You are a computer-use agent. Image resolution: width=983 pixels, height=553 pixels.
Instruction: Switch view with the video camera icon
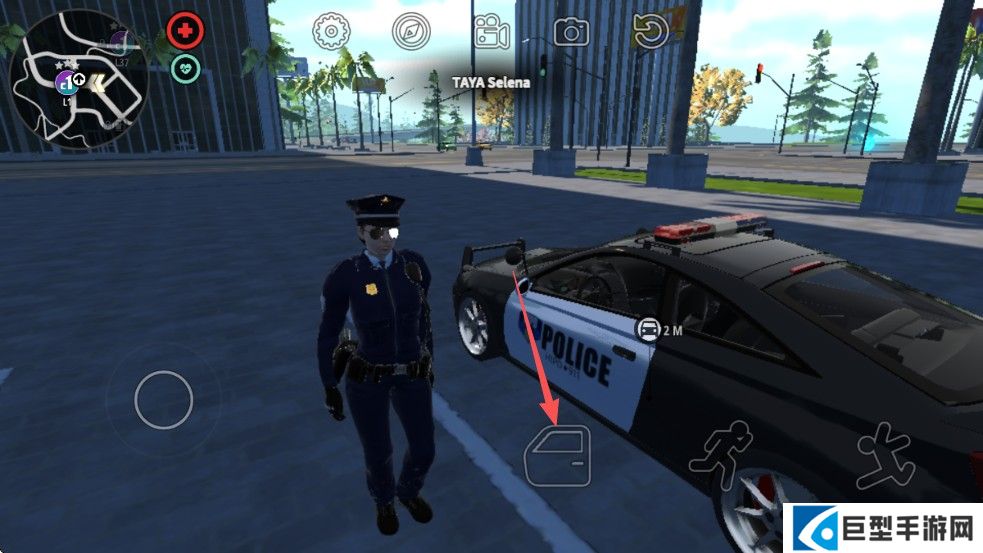491,32
